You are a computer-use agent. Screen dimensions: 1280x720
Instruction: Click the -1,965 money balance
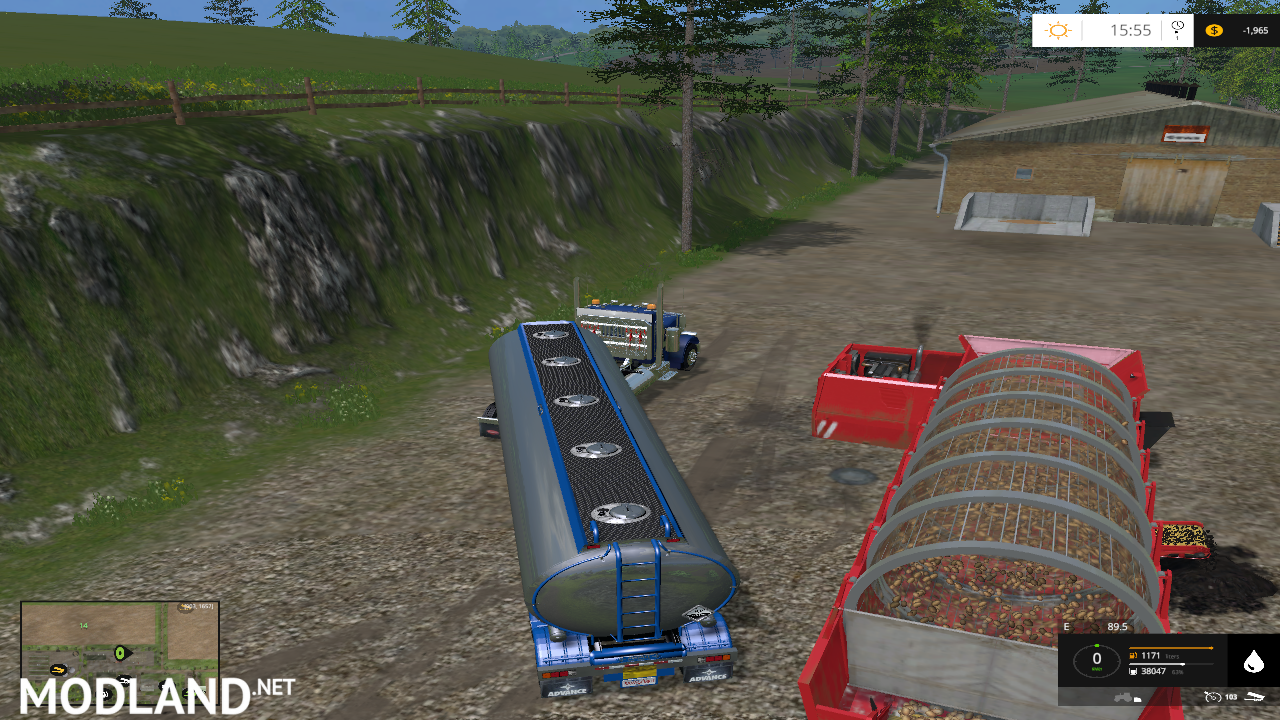[1256, 30]
